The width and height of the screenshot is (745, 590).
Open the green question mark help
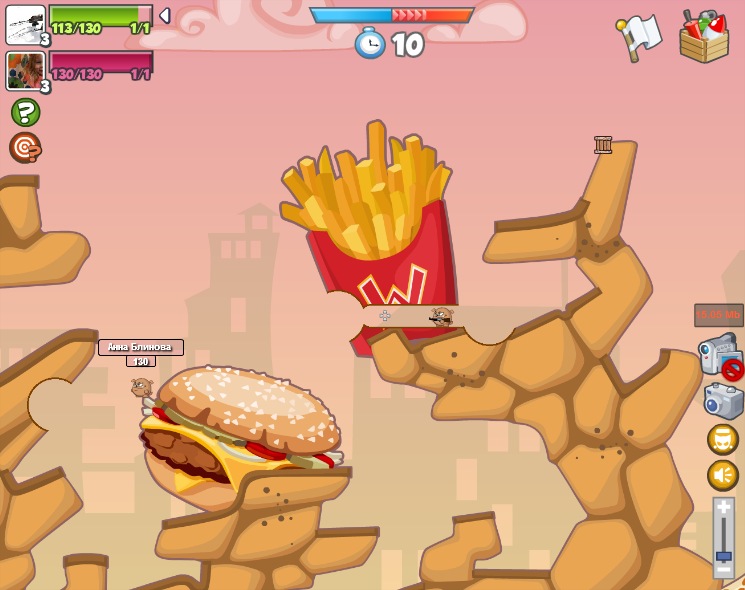pyautogui.click(x=25, y=112)
